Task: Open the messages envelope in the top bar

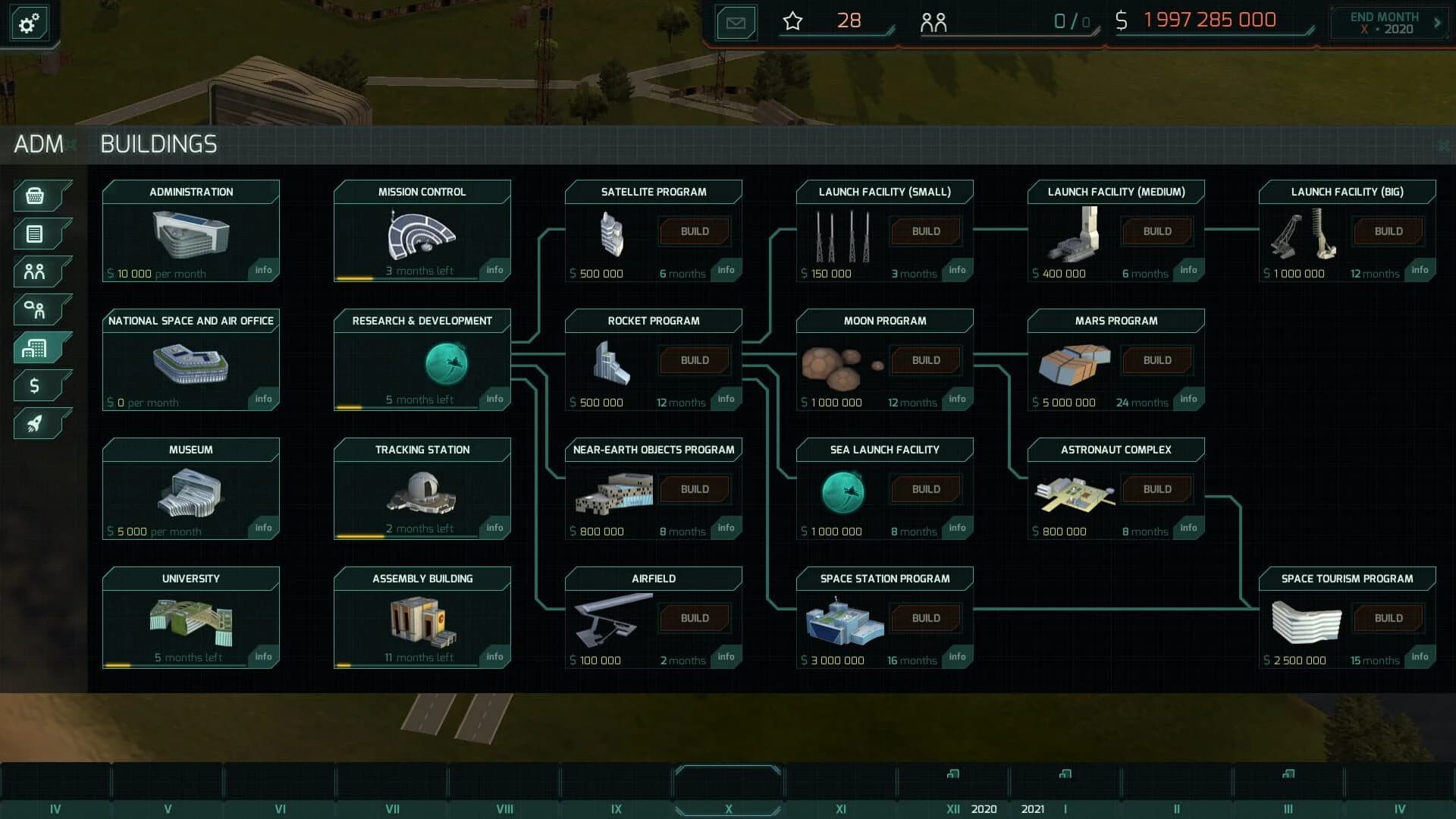Action: pyautogui.click(x=734, y=22)
